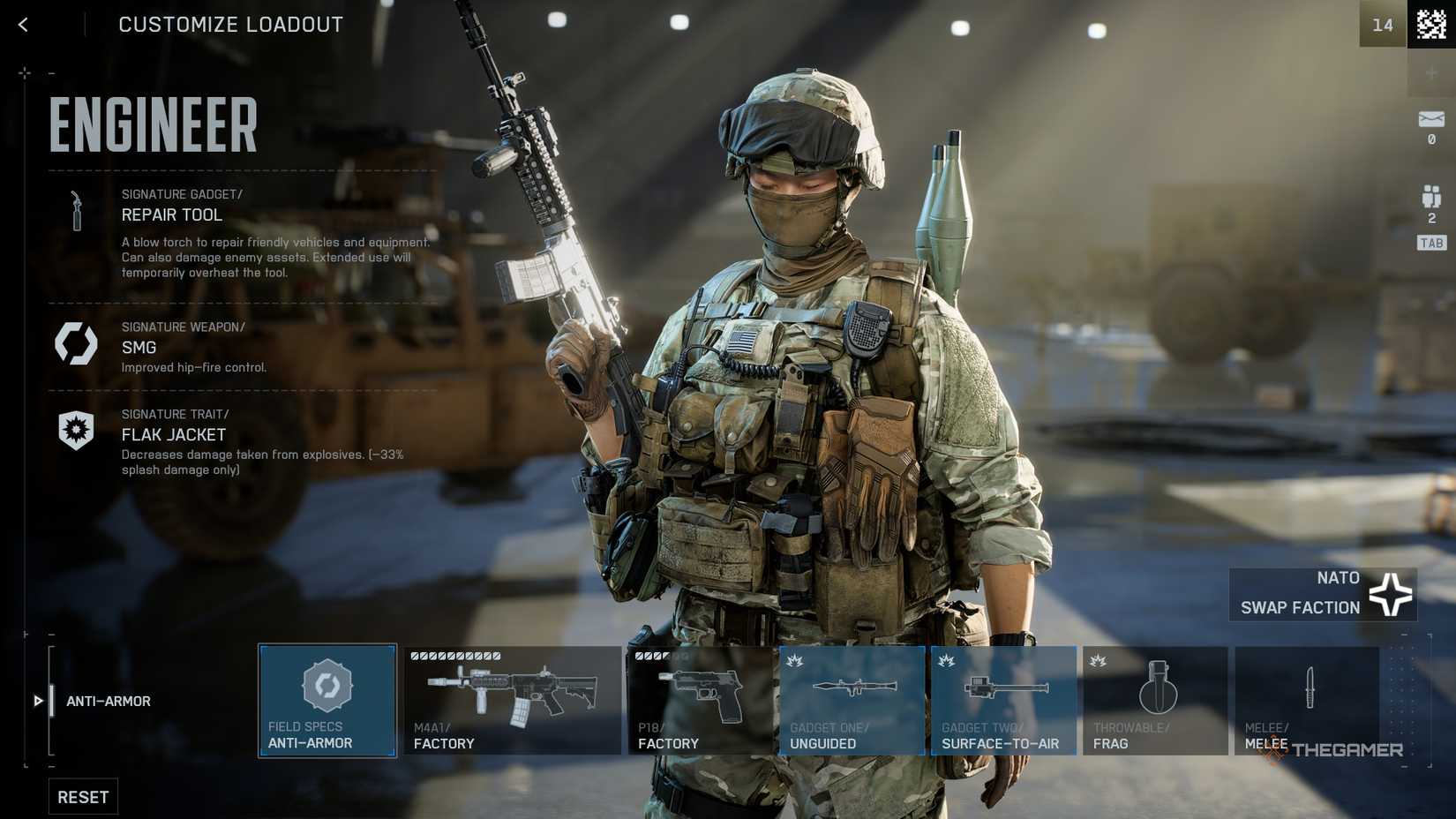
Task: Pick the Melee knife slot
Action: pyautogui.click(x=1307, y=700)
